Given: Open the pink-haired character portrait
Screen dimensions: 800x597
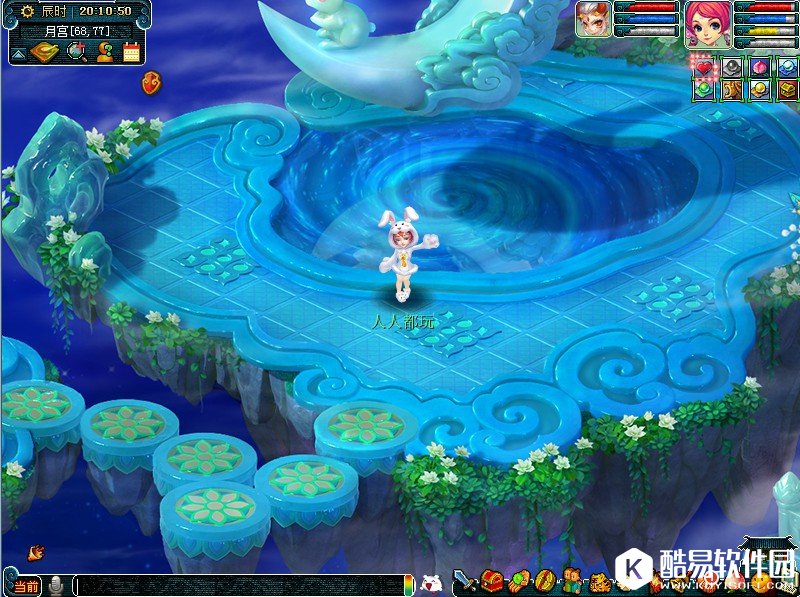Looking at the screenshot, I should pos(708,23).
